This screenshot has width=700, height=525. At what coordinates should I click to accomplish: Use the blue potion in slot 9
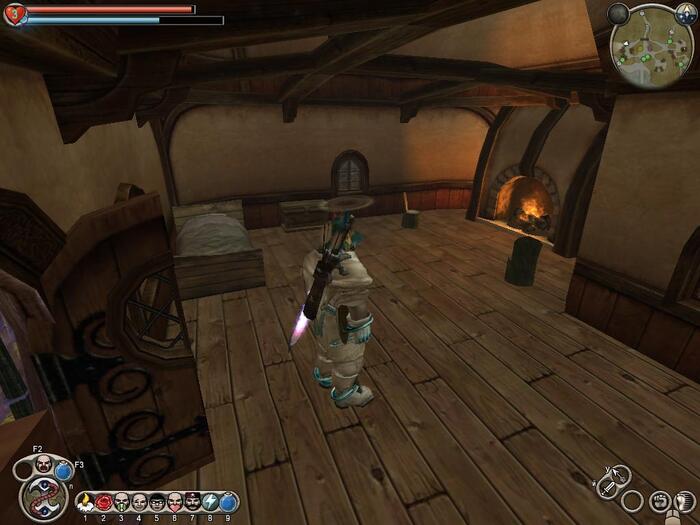229,502
